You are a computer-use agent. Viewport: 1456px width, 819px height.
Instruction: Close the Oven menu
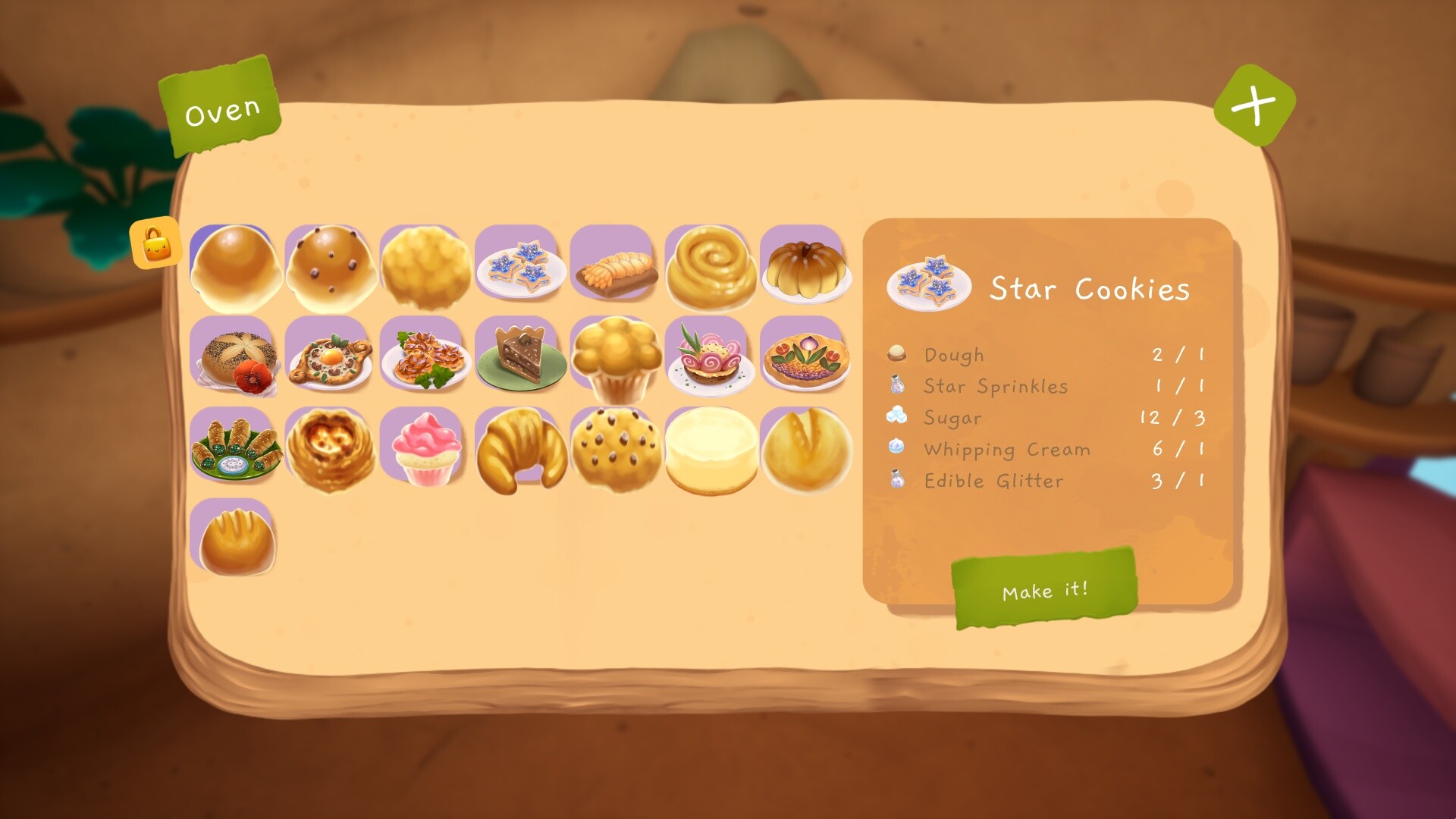1254,105
